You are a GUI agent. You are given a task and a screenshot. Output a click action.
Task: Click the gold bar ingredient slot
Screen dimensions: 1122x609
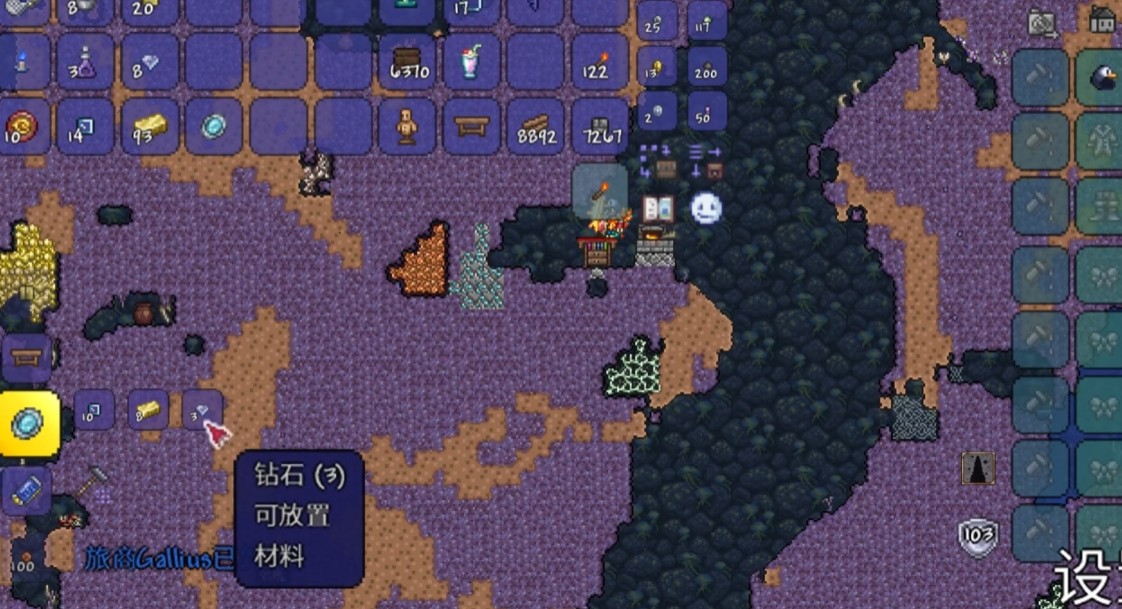tap(148, 410)
